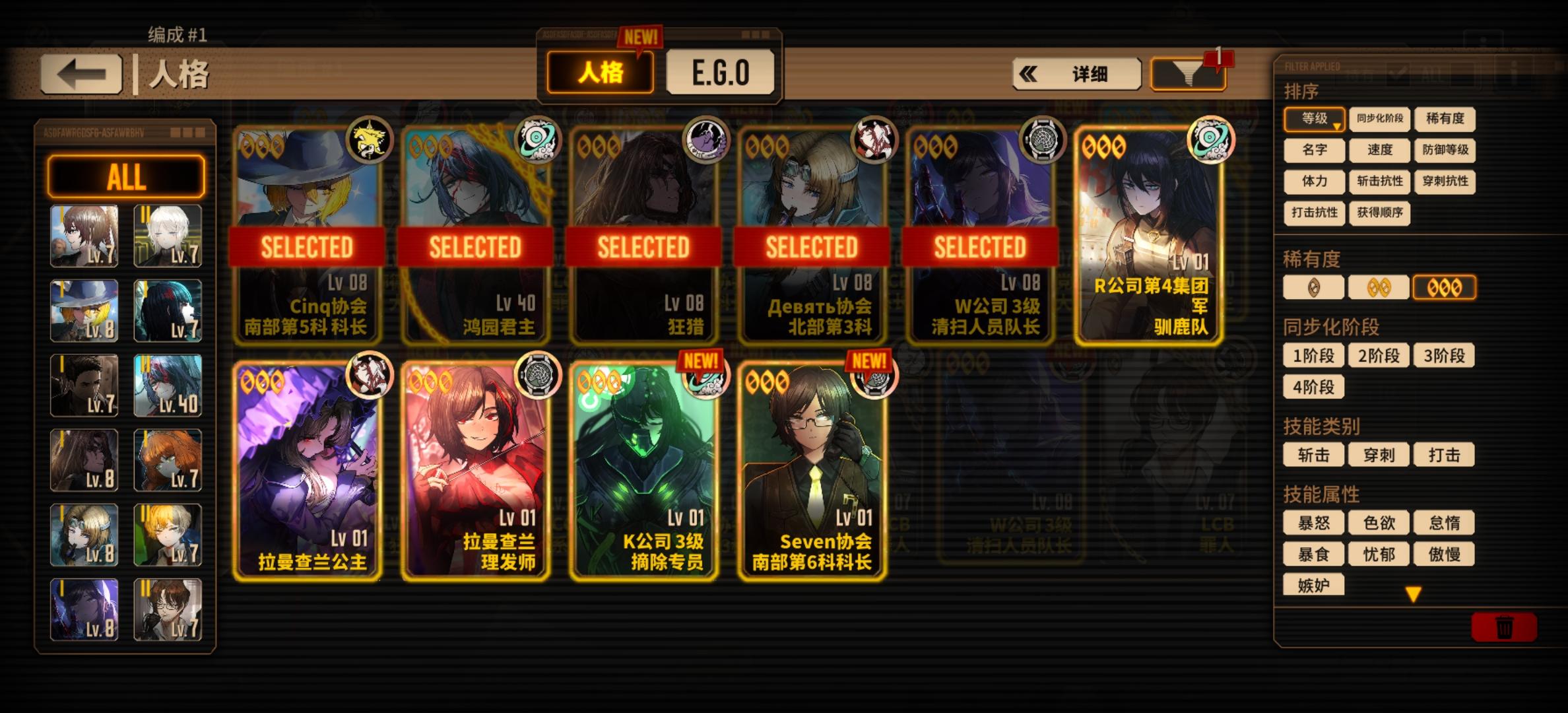Select the Lv.40 sinner portrait in the sidebar
This screenshot has width=1568, height=713.
click(x=168, y=385)
